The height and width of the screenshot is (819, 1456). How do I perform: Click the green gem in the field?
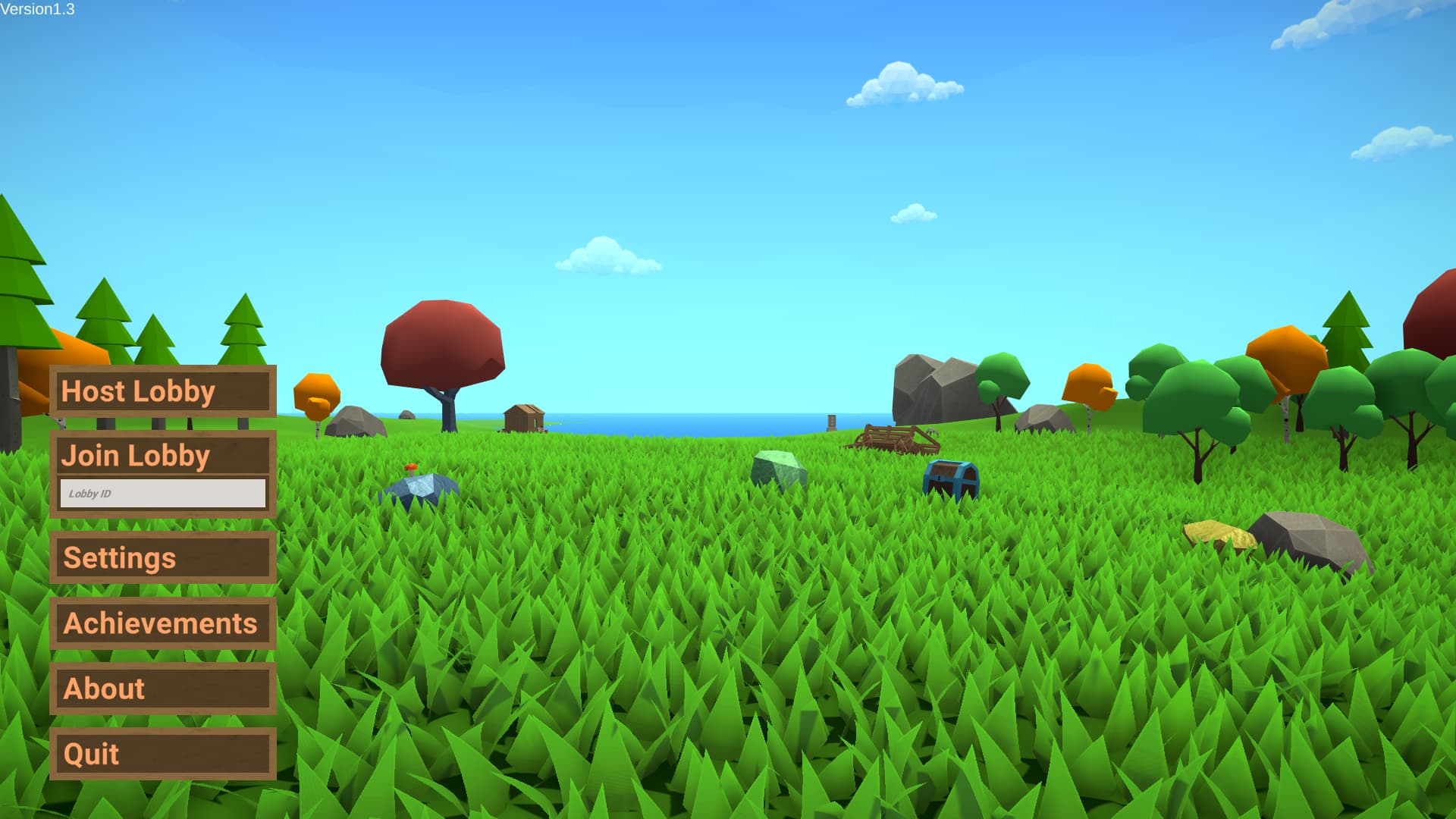pos(775,465)
